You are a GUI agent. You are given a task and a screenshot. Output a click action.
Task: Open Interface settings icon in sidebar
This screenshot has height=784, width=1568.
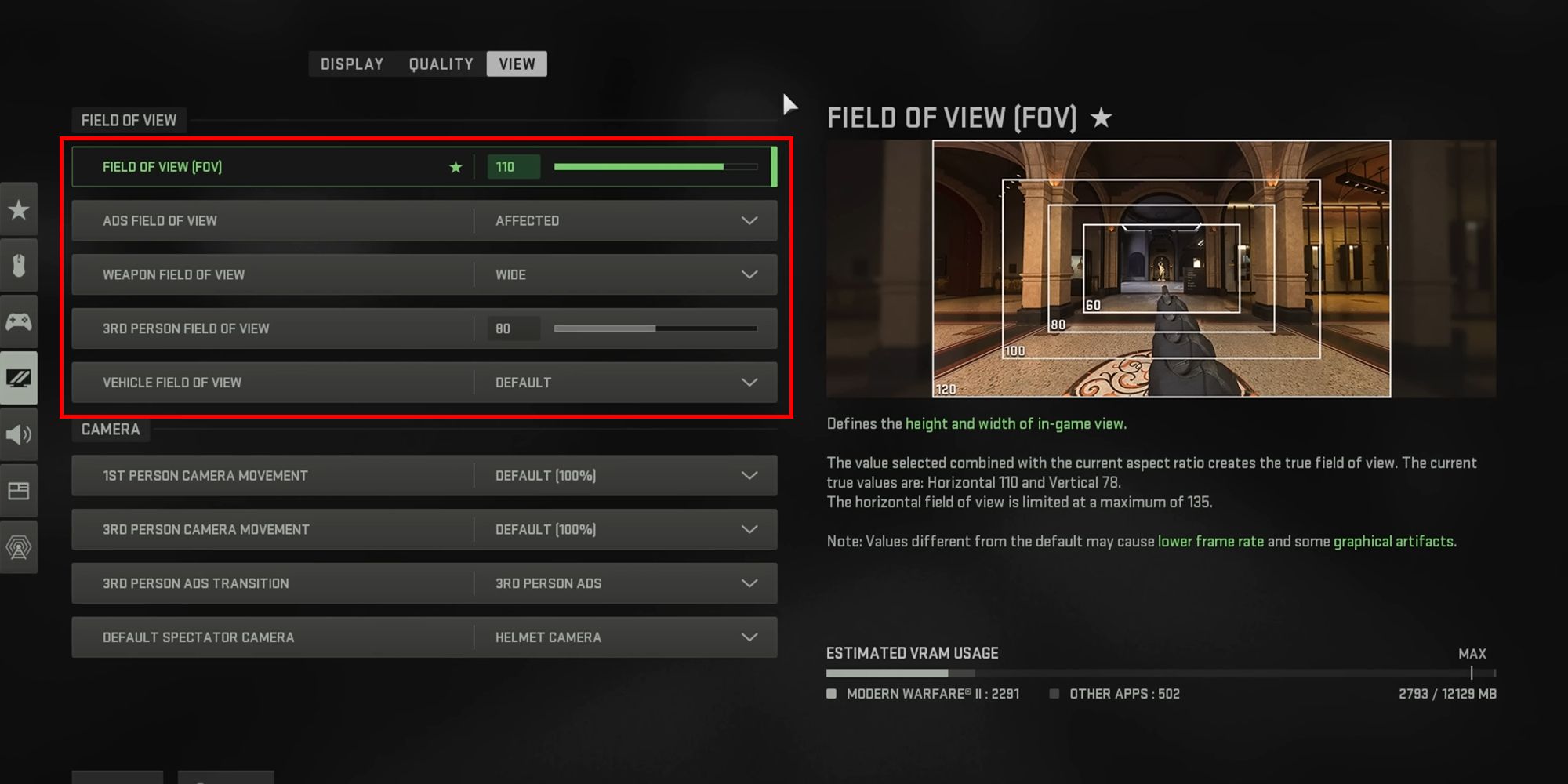[x=19, y=491]
